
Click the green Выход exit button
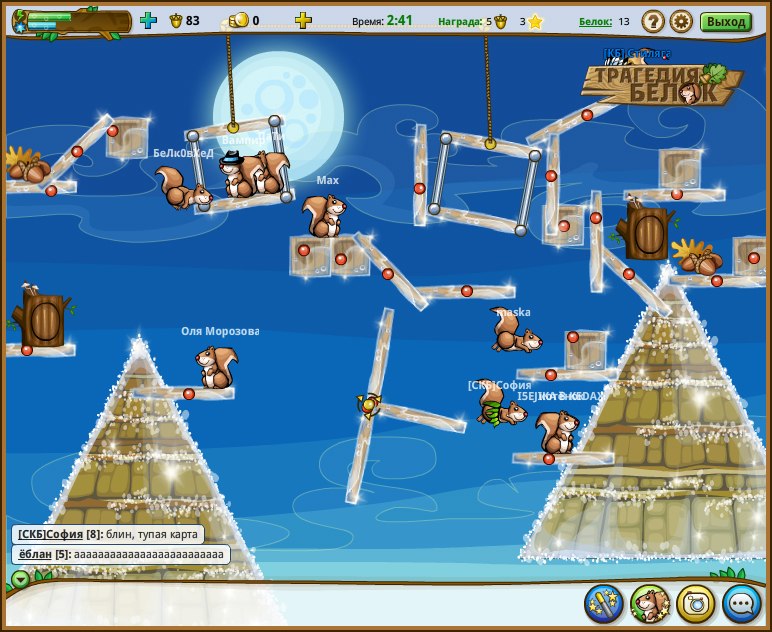[x=726, y=21]
